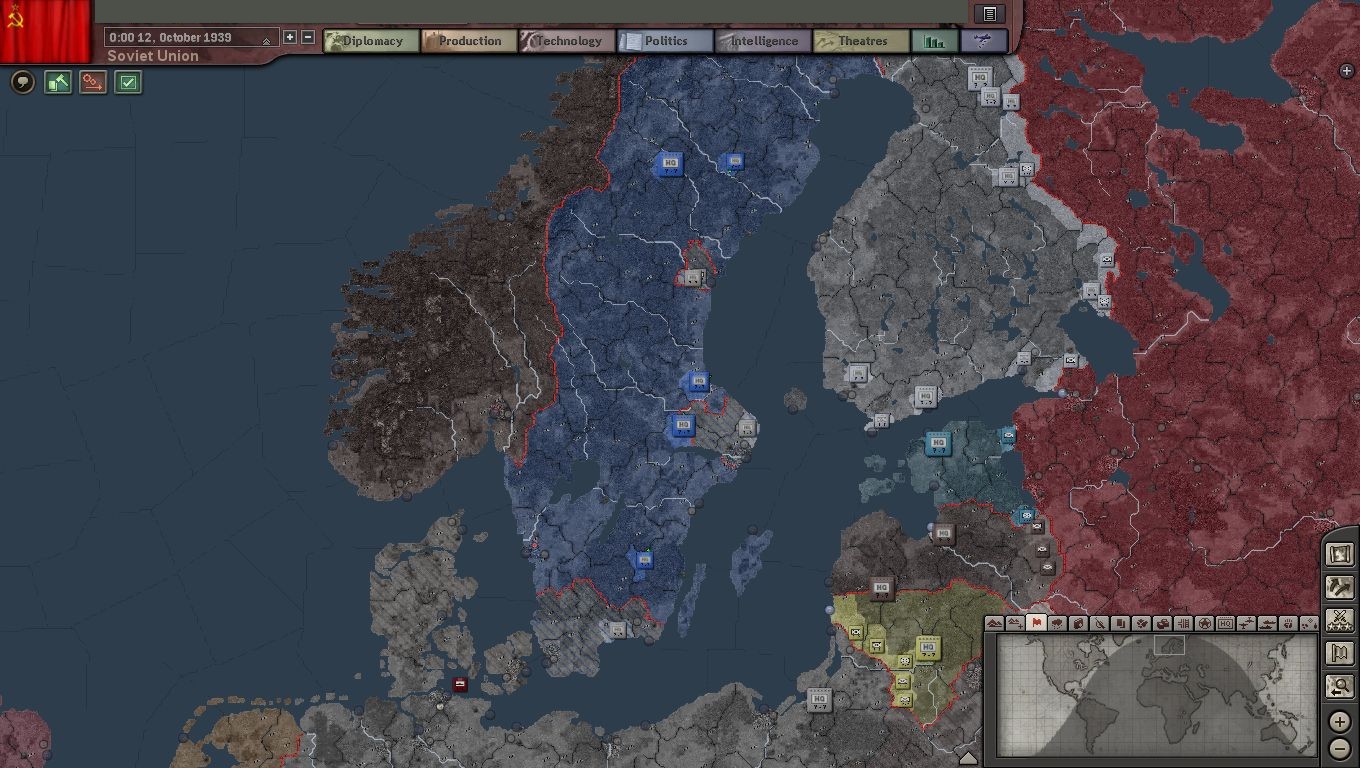Screen dimensions: 1360x768
Task: Click the magnifying glass find button
Action: (x=1339, y=687)
